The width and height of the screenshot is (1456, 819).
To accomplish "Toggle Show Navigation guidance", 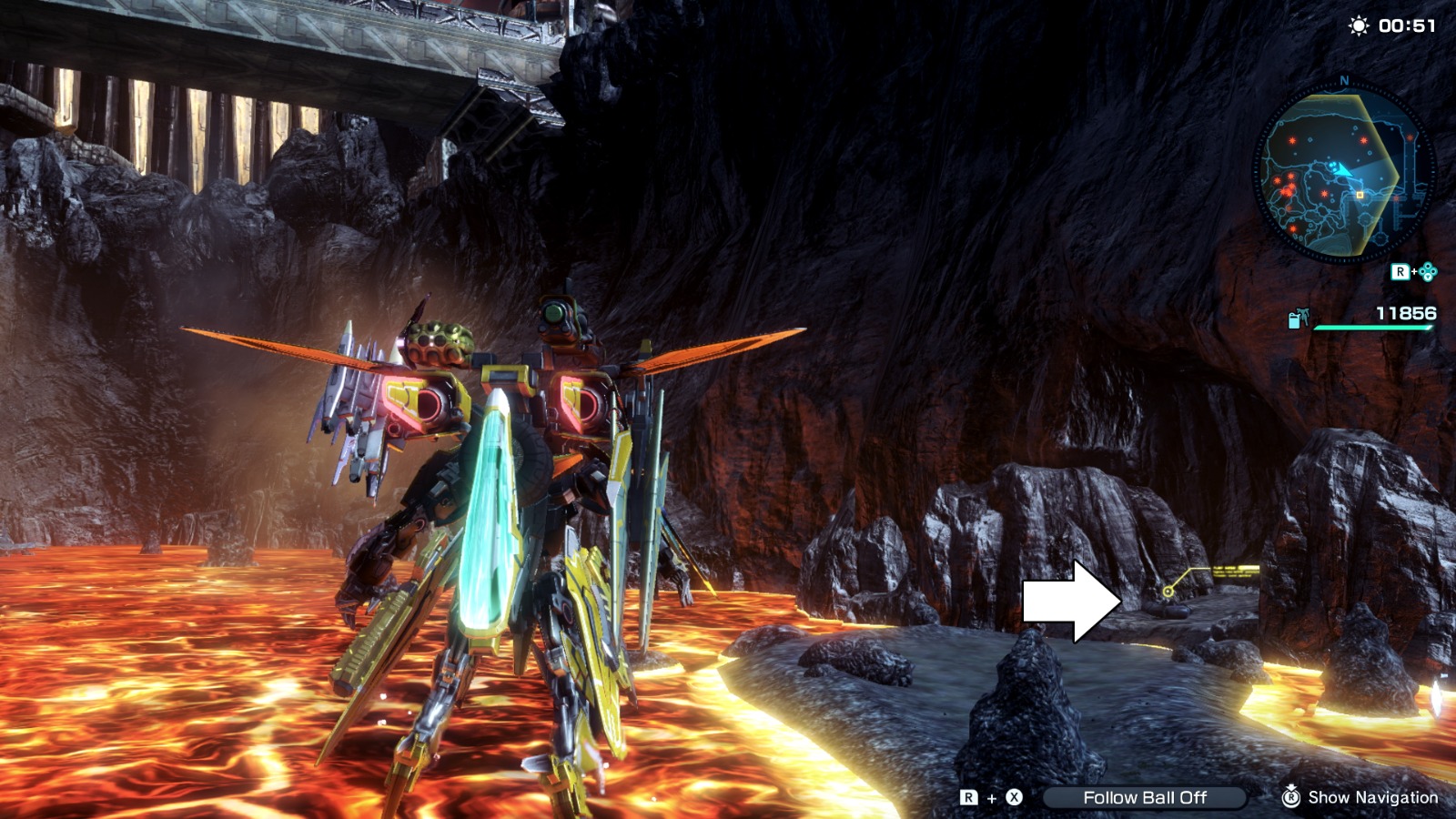I will (1374, 797).
